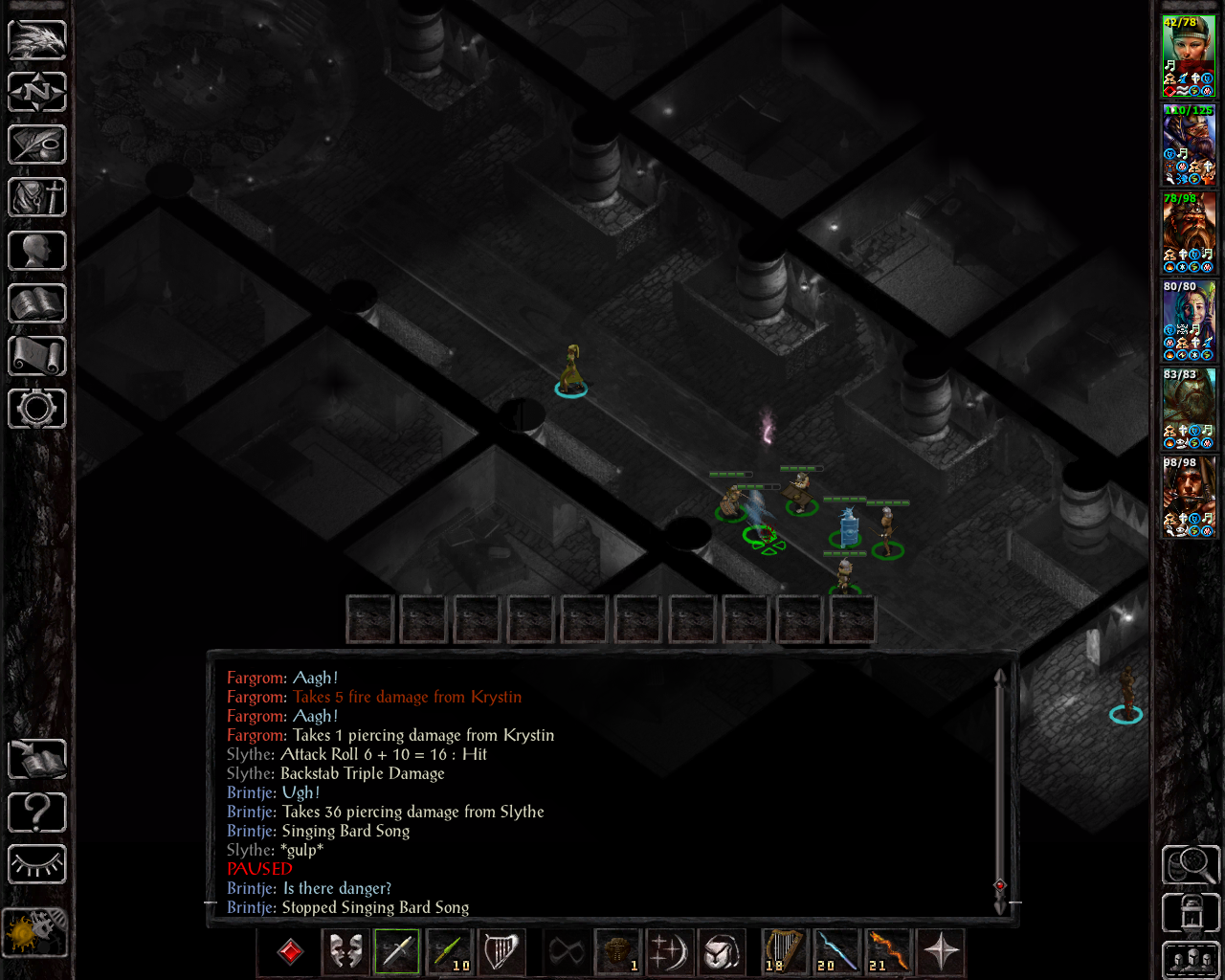Use the flaming bow item with 21 charges
1225x980 pixels.
click(x=889, y=951)
